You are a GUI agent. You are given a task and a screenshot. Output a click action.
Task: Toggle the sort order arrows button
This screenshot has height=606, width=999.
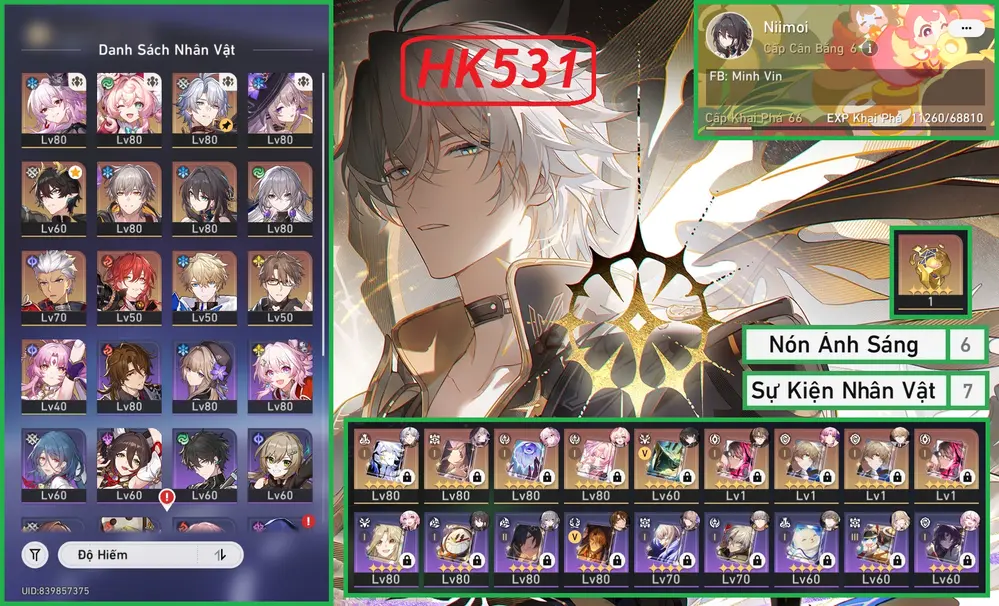coord(220,554)
